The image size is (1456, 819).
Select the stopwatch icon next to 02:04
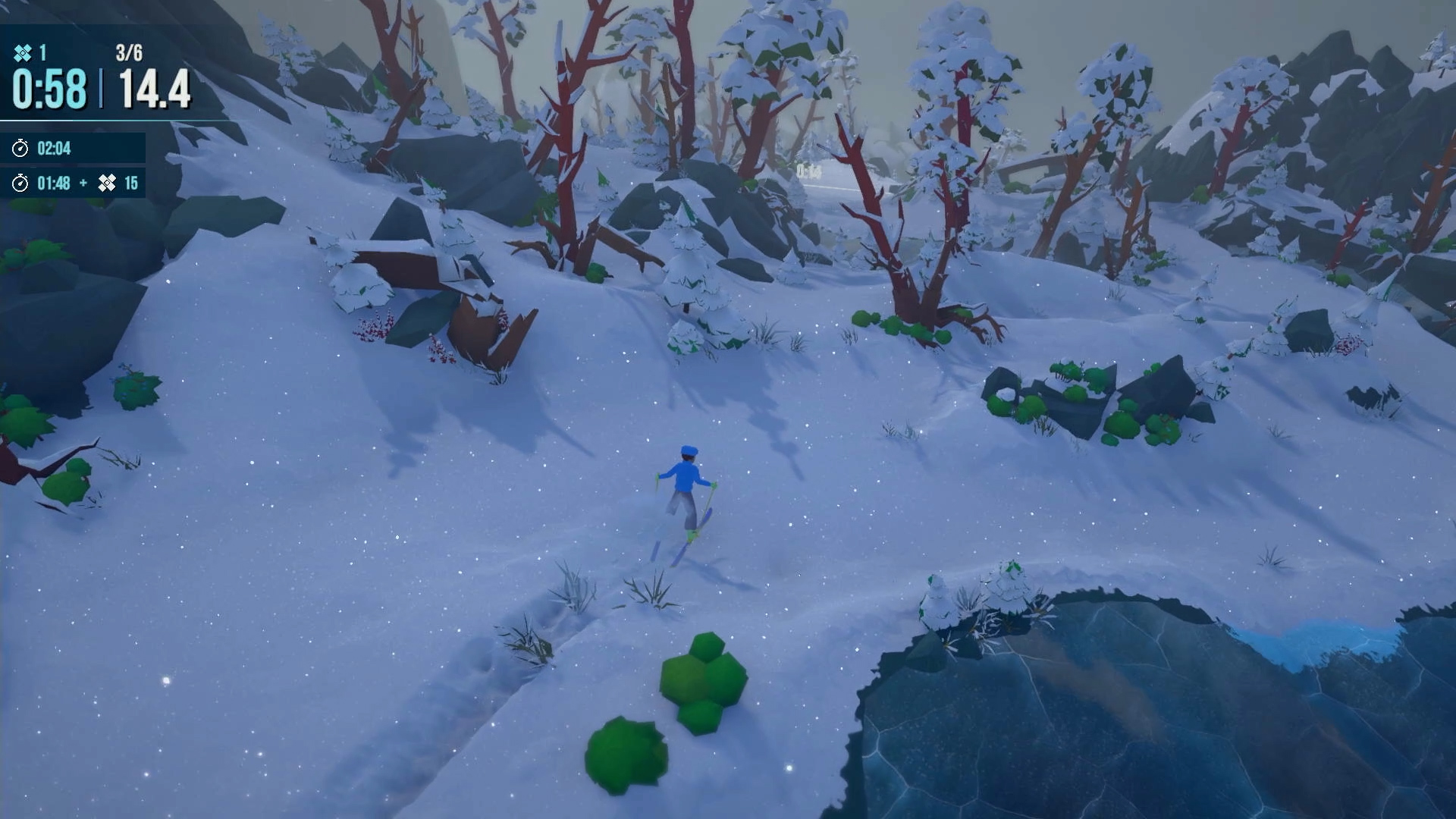20,149
